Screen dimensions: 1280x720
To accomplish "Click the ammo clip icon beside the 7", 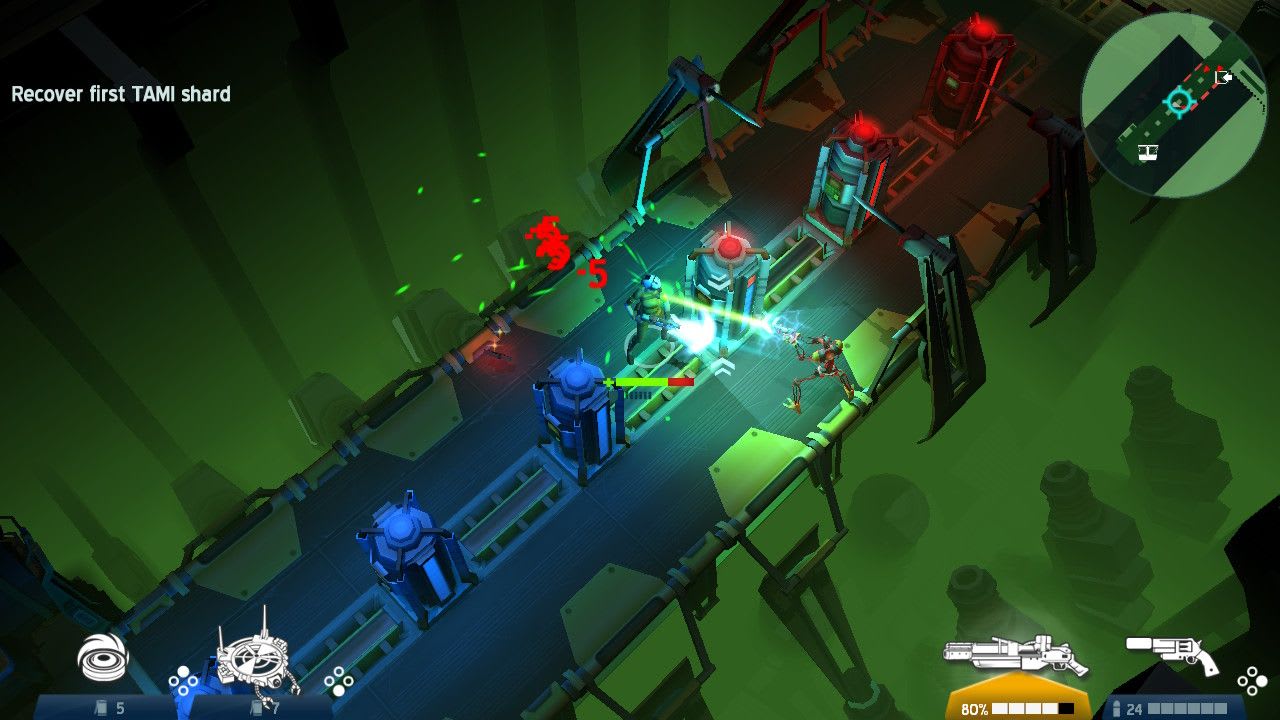I will point(255,706).
